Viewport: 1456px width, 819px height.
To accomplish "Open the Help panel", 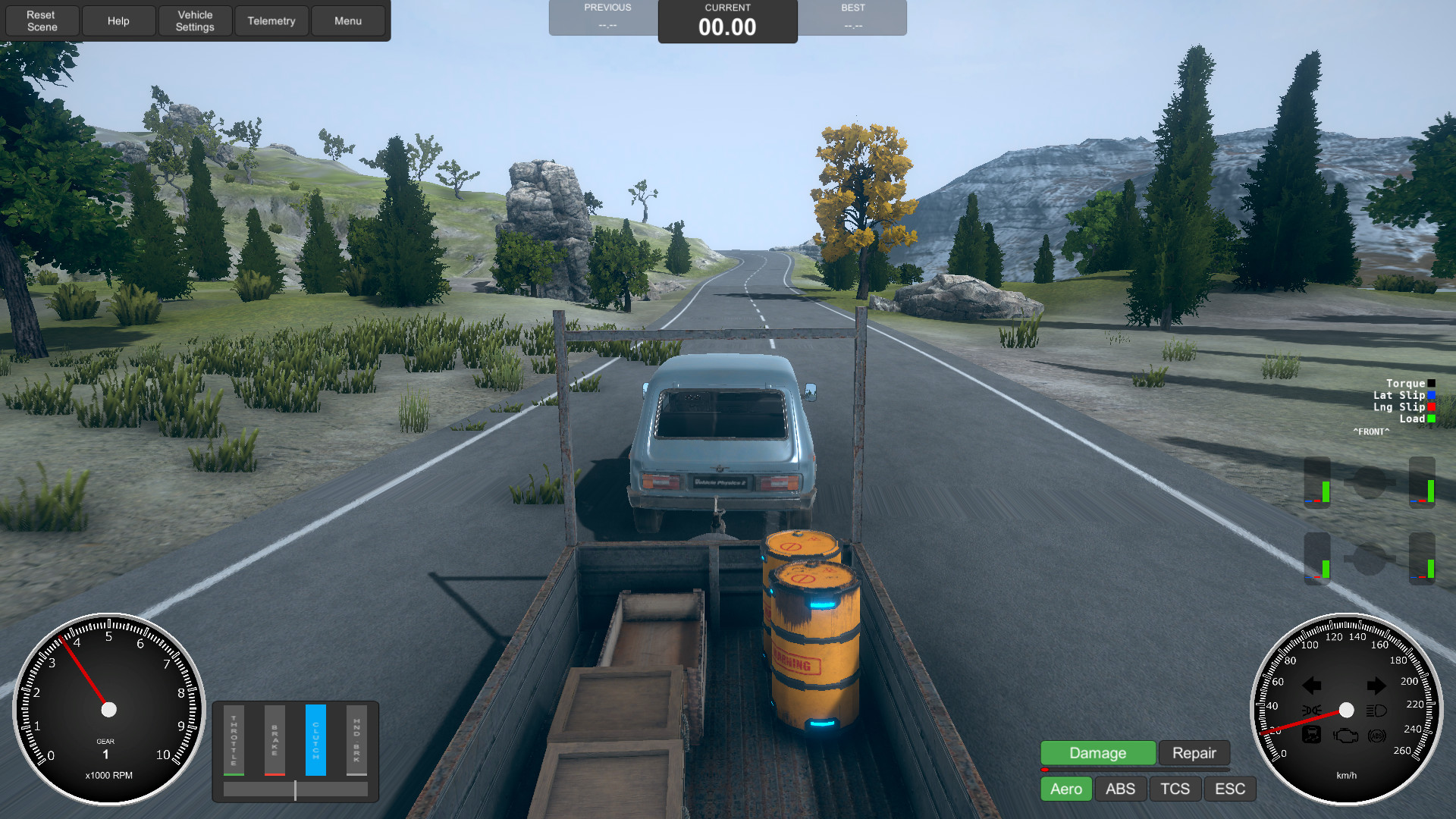I will [118, 20].
